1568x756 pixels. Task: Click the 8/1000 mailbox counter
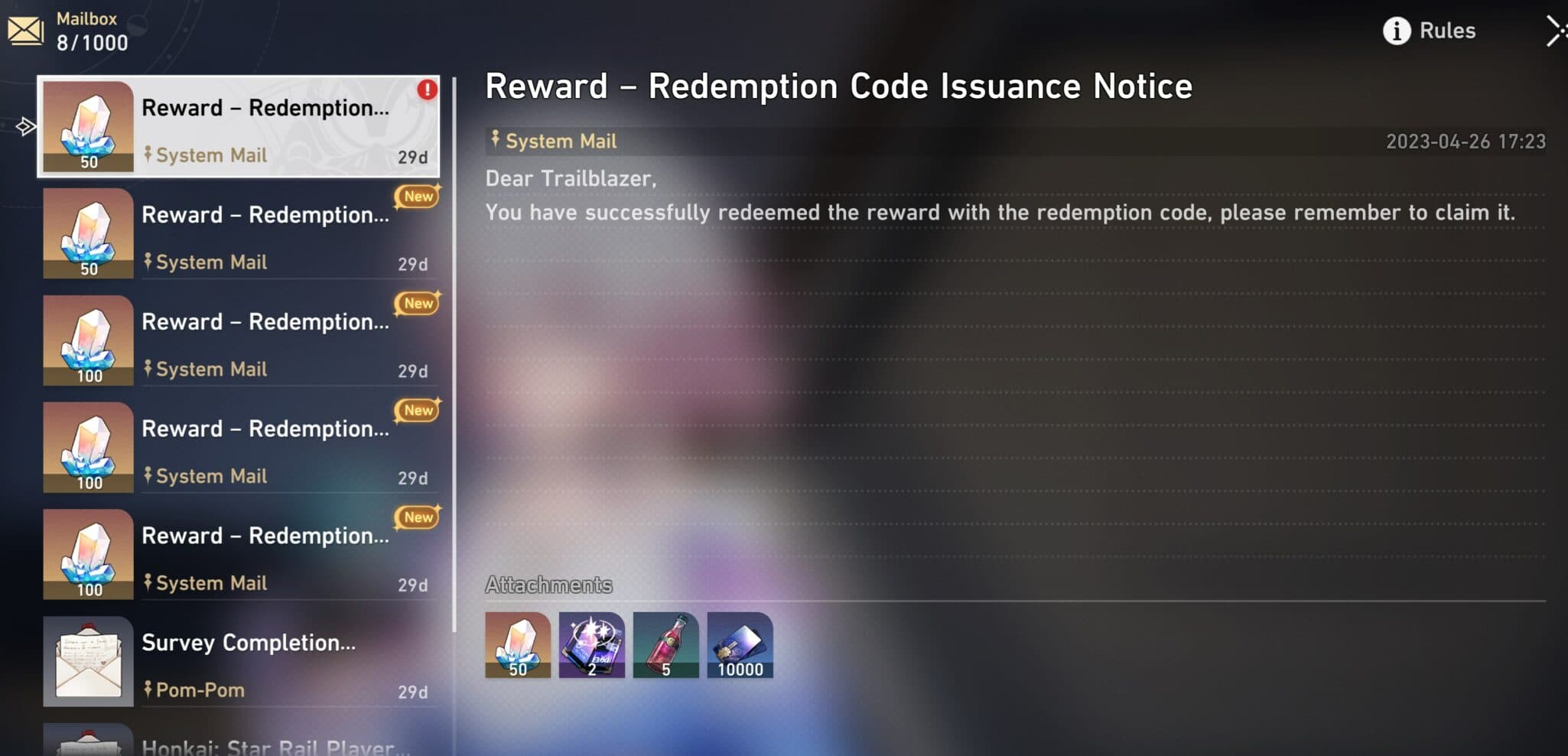(92, 42)
